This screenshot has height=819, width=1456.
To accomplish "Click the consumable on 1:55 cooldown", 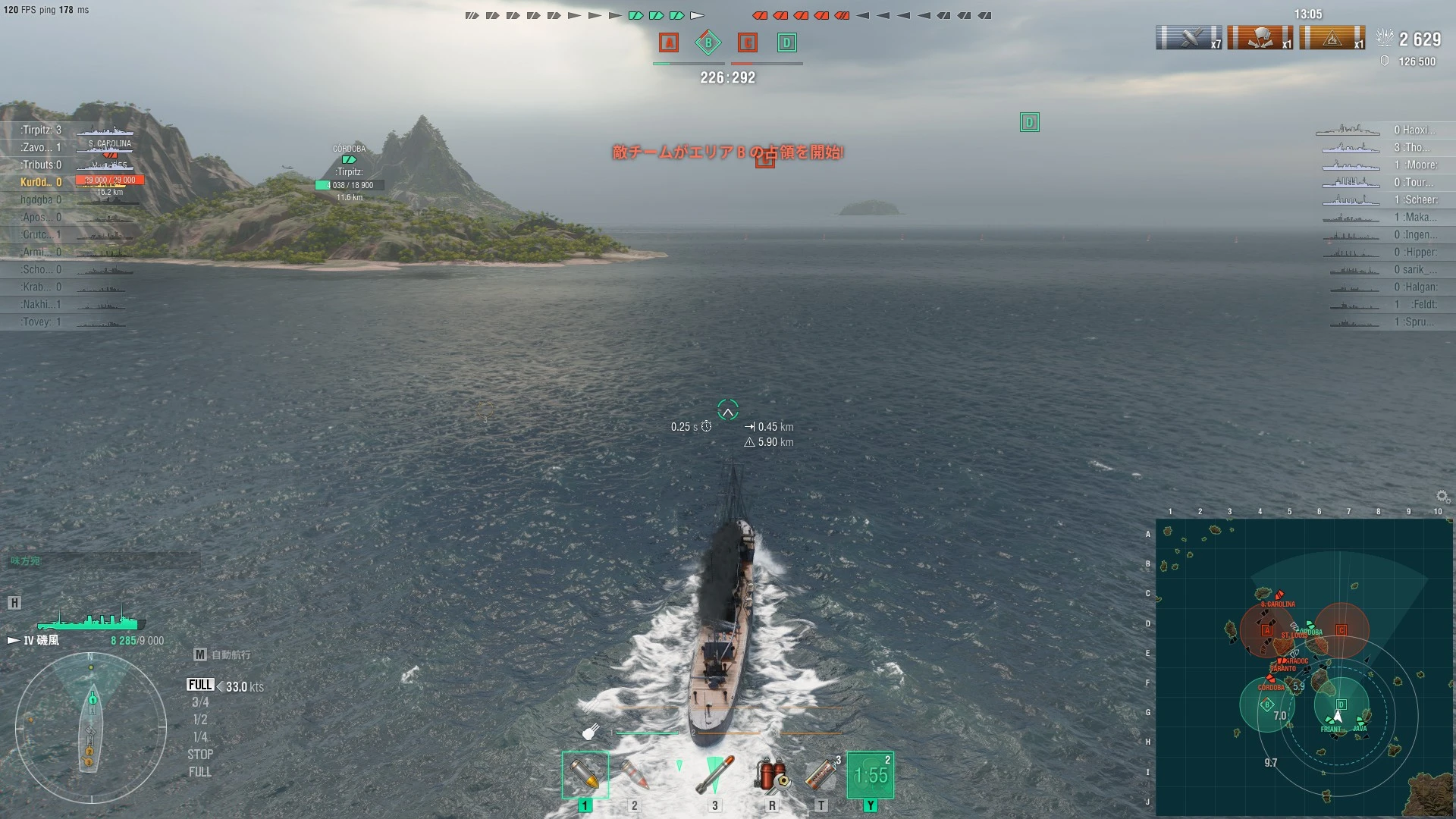I will (870, 775).
